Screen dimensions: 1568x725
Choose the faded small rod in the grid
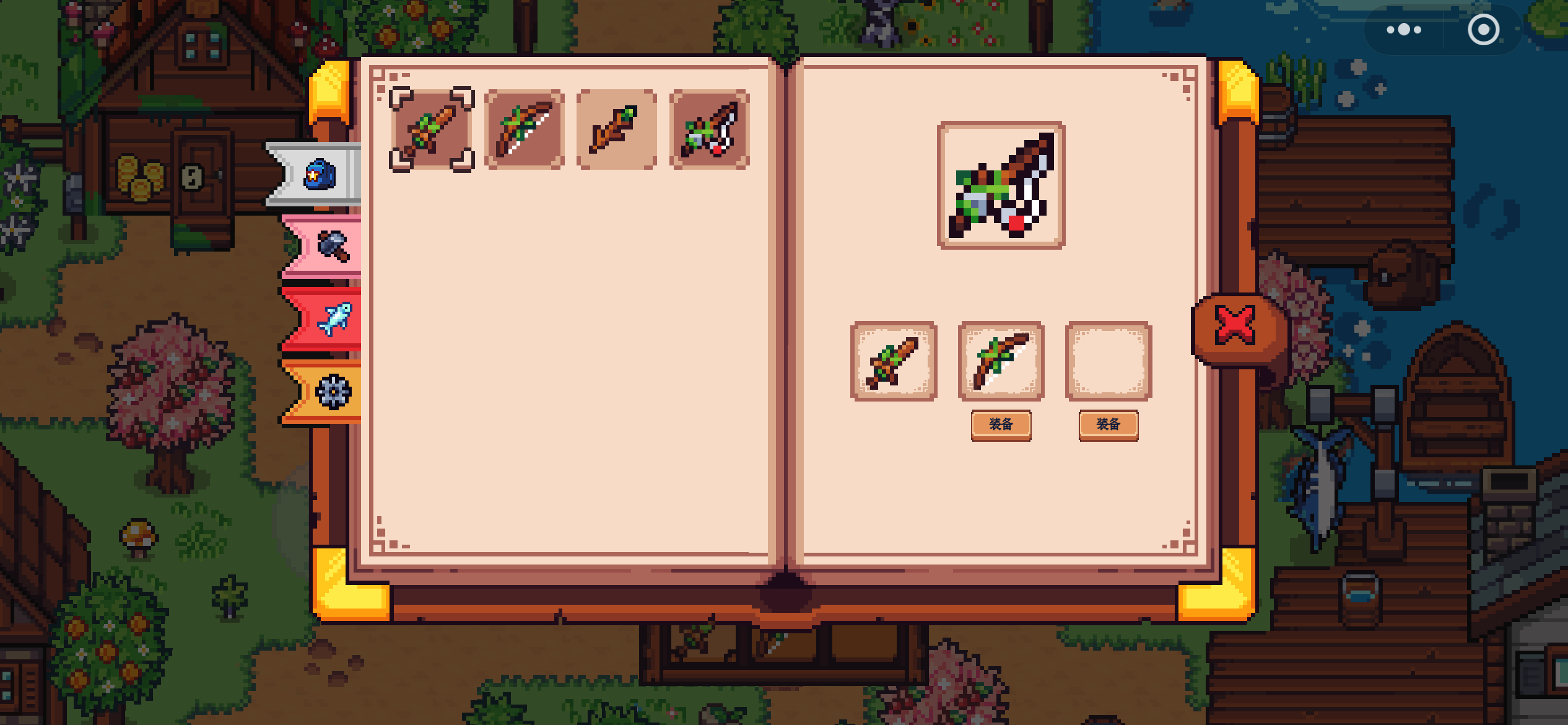point(616,130)
